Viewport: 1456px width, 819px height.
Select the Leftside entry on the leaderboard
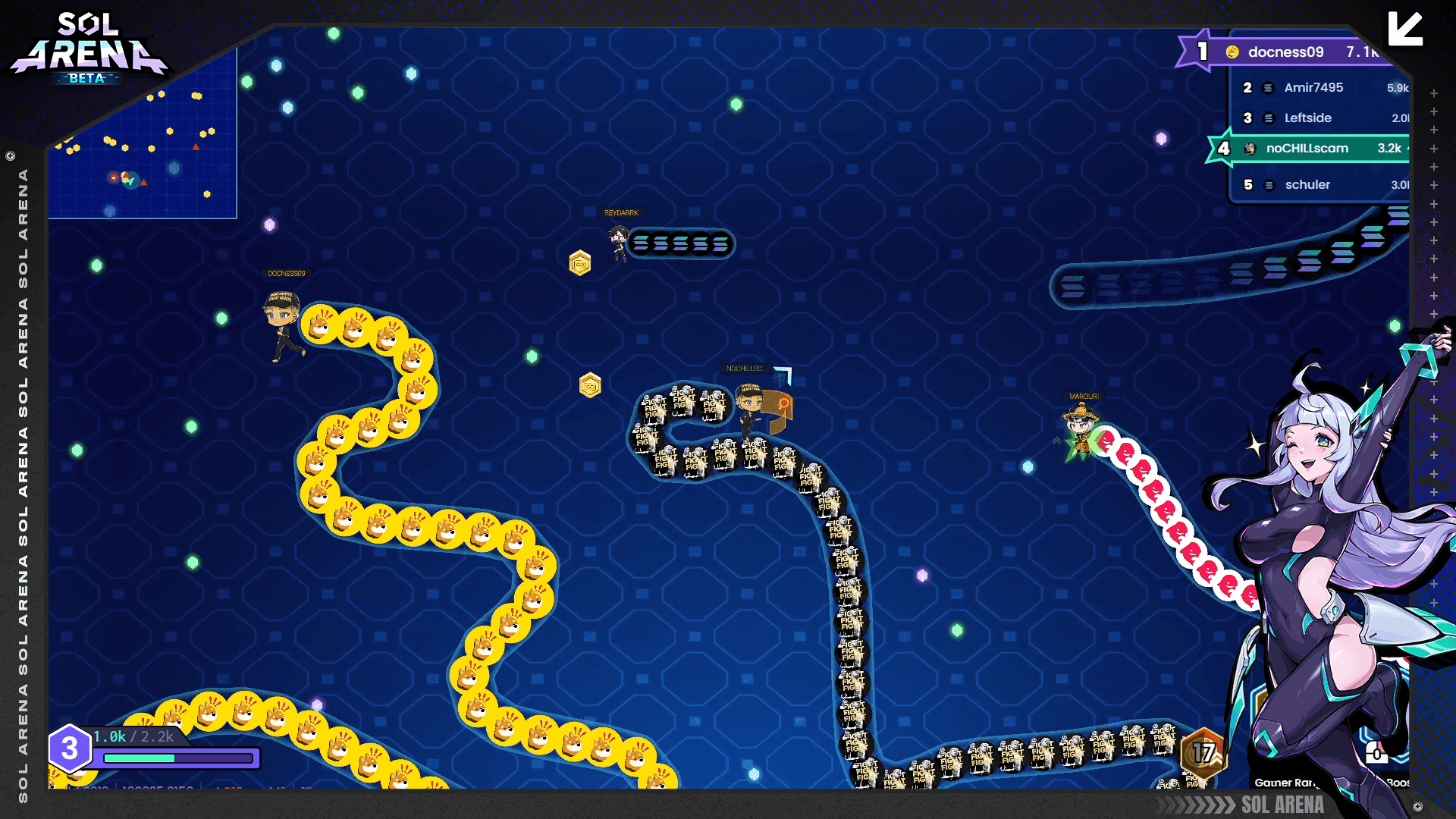tap(1306, 118)
